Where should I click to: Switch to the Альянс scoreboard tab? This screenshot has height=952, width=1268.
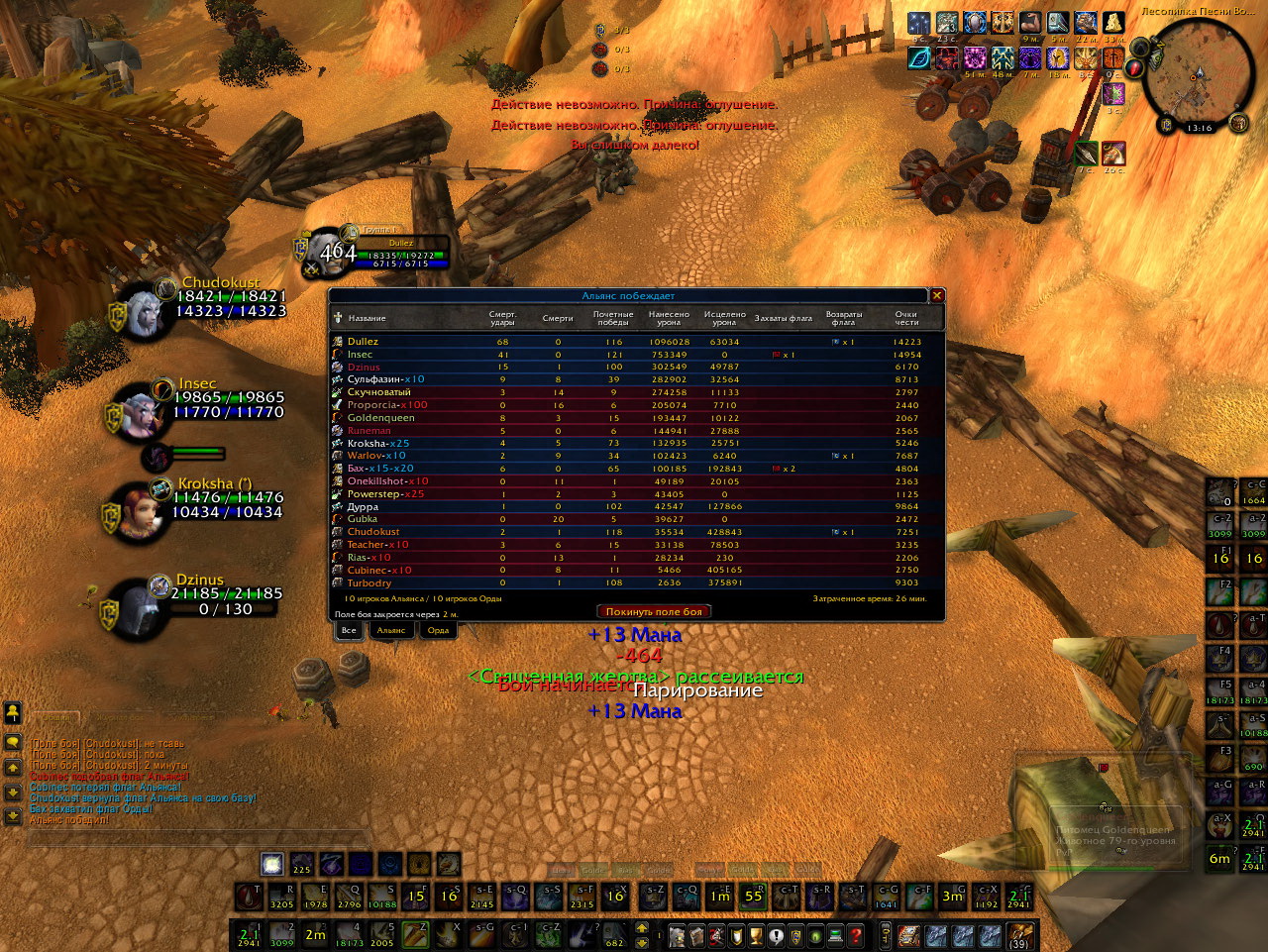391,630
